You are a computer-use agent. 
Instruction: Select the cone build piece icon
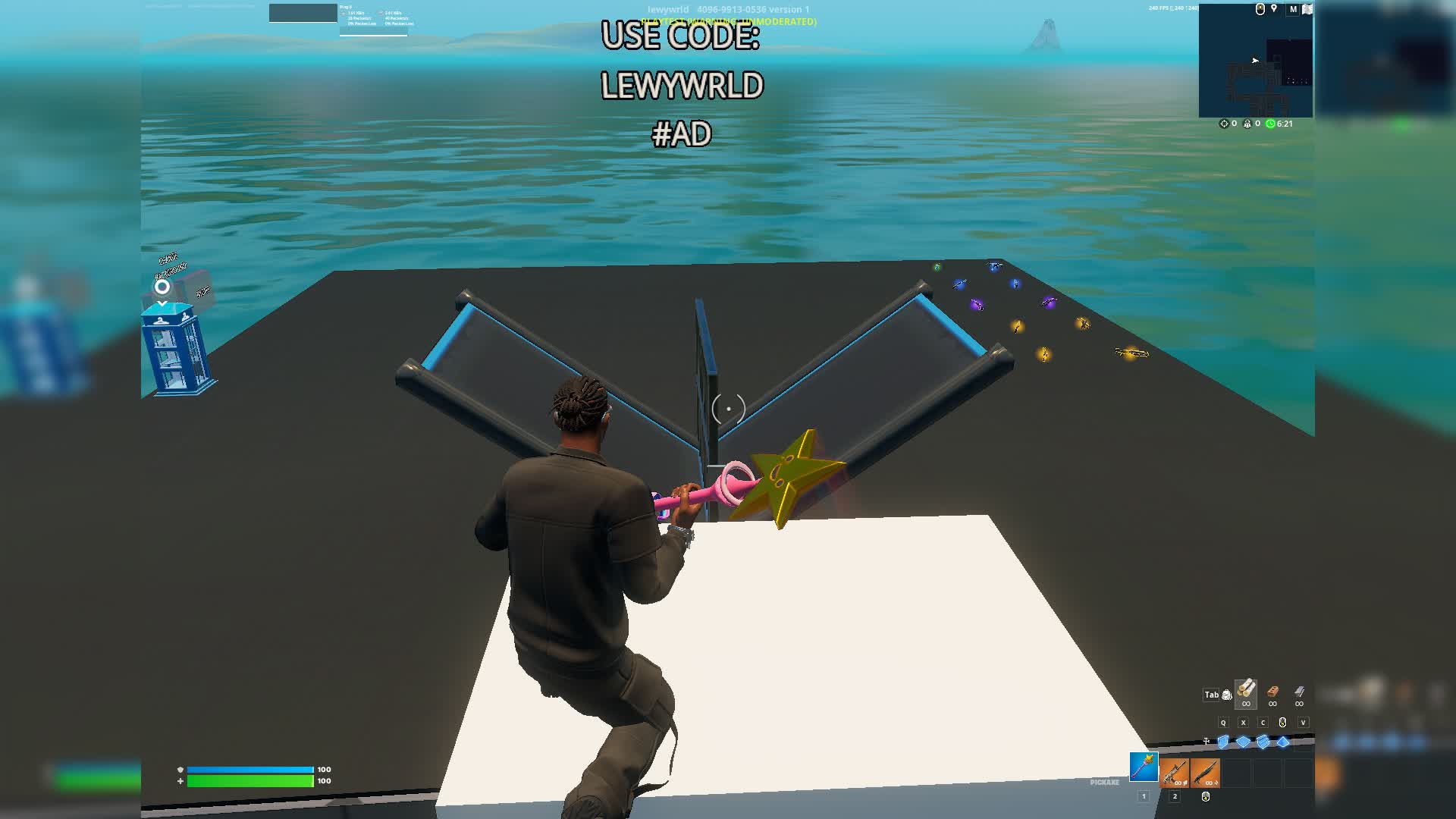click(x=1283, y=743)
